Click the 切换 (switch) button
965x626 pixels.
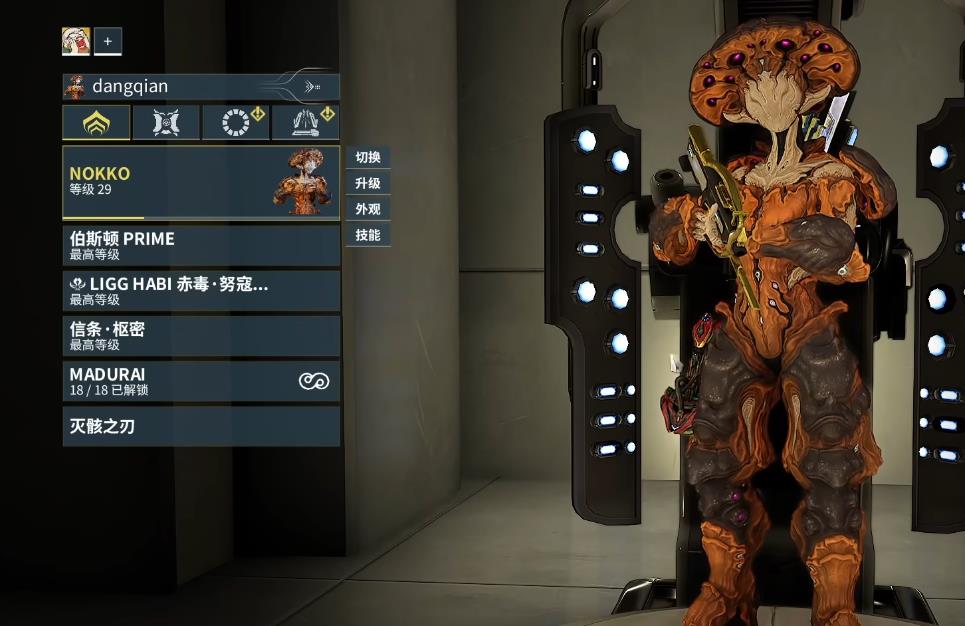point(368,158)
